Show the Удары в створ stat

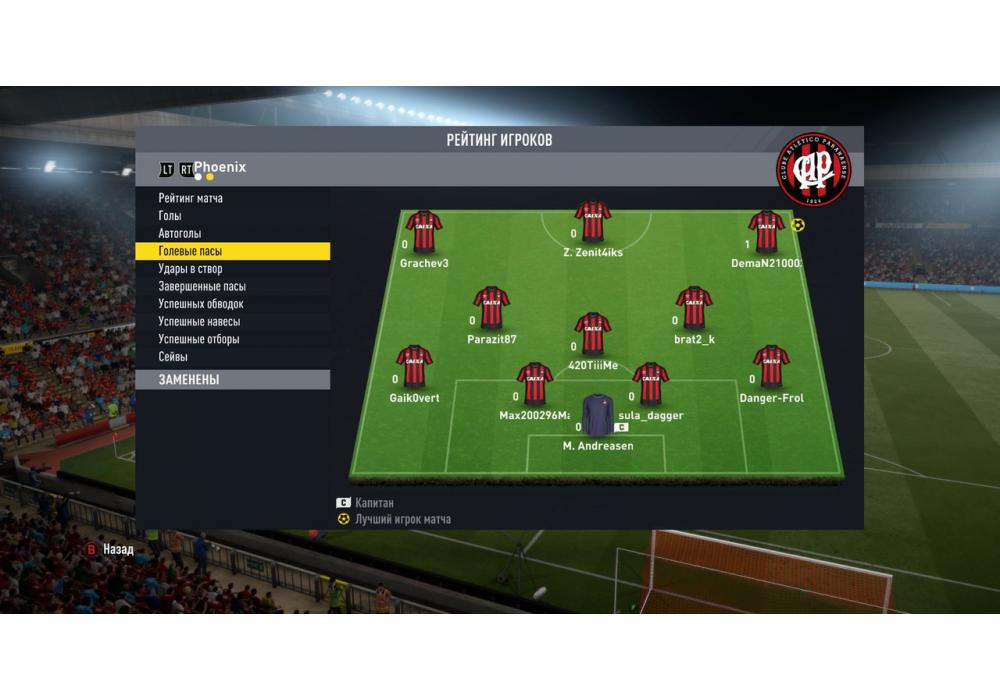coord(190,269)
